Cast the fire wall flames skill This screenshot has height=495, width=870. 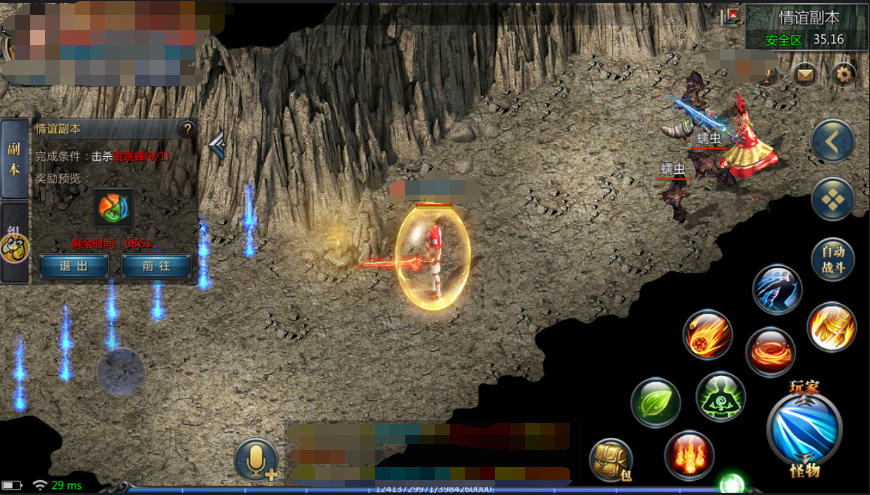(x=689, y=455)
